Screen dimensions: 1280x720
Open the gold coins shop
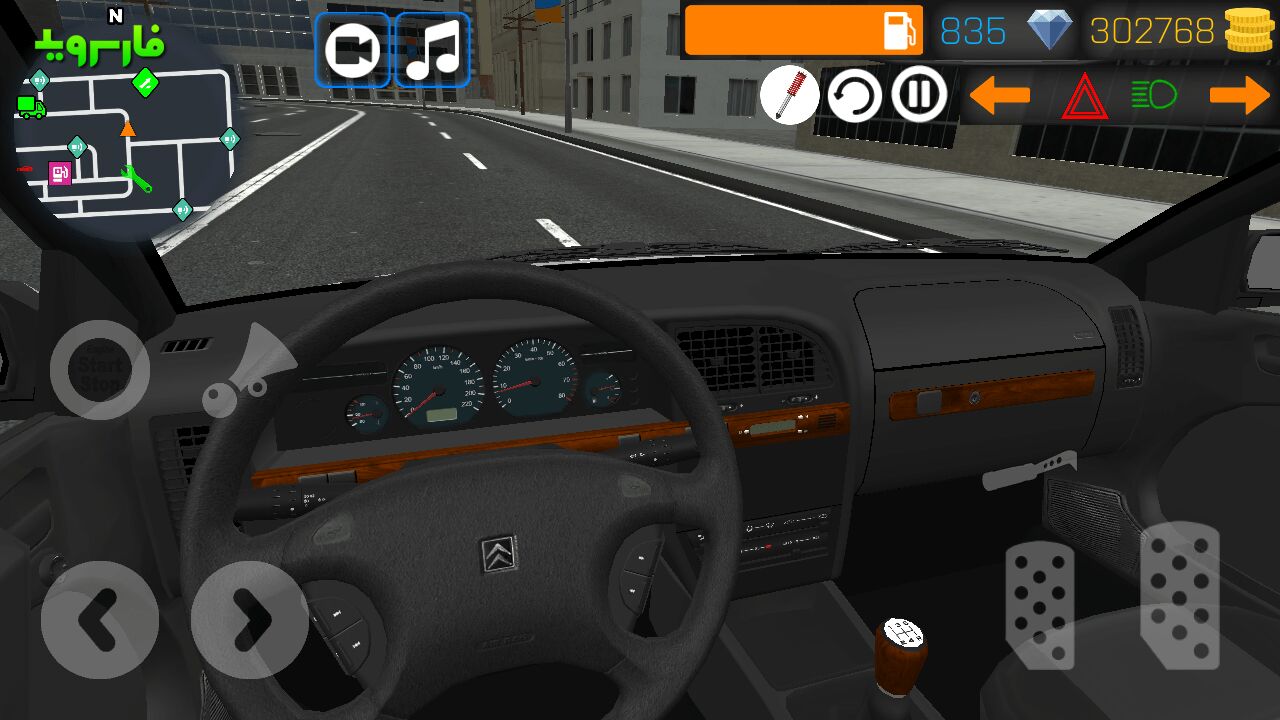pyautogui.click(x=1248, y=31)
